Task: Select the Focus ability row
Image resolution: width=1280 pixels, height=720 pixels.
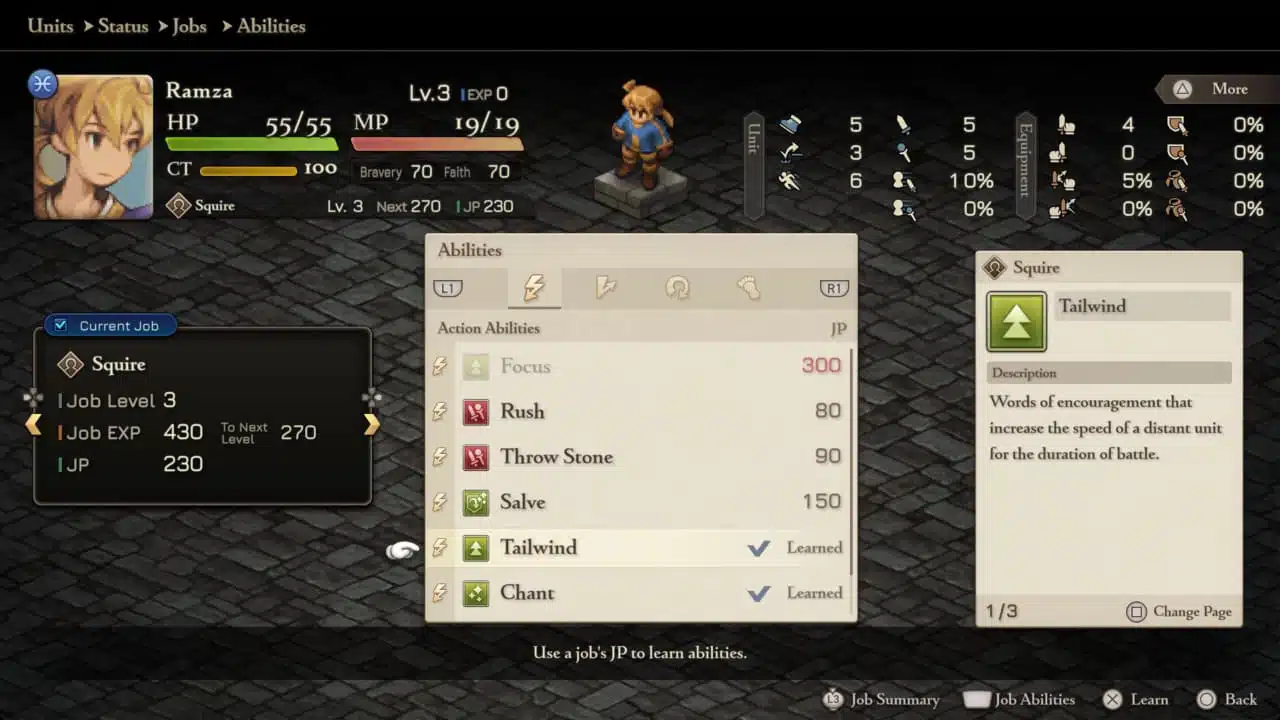Action: click(640, 366)
